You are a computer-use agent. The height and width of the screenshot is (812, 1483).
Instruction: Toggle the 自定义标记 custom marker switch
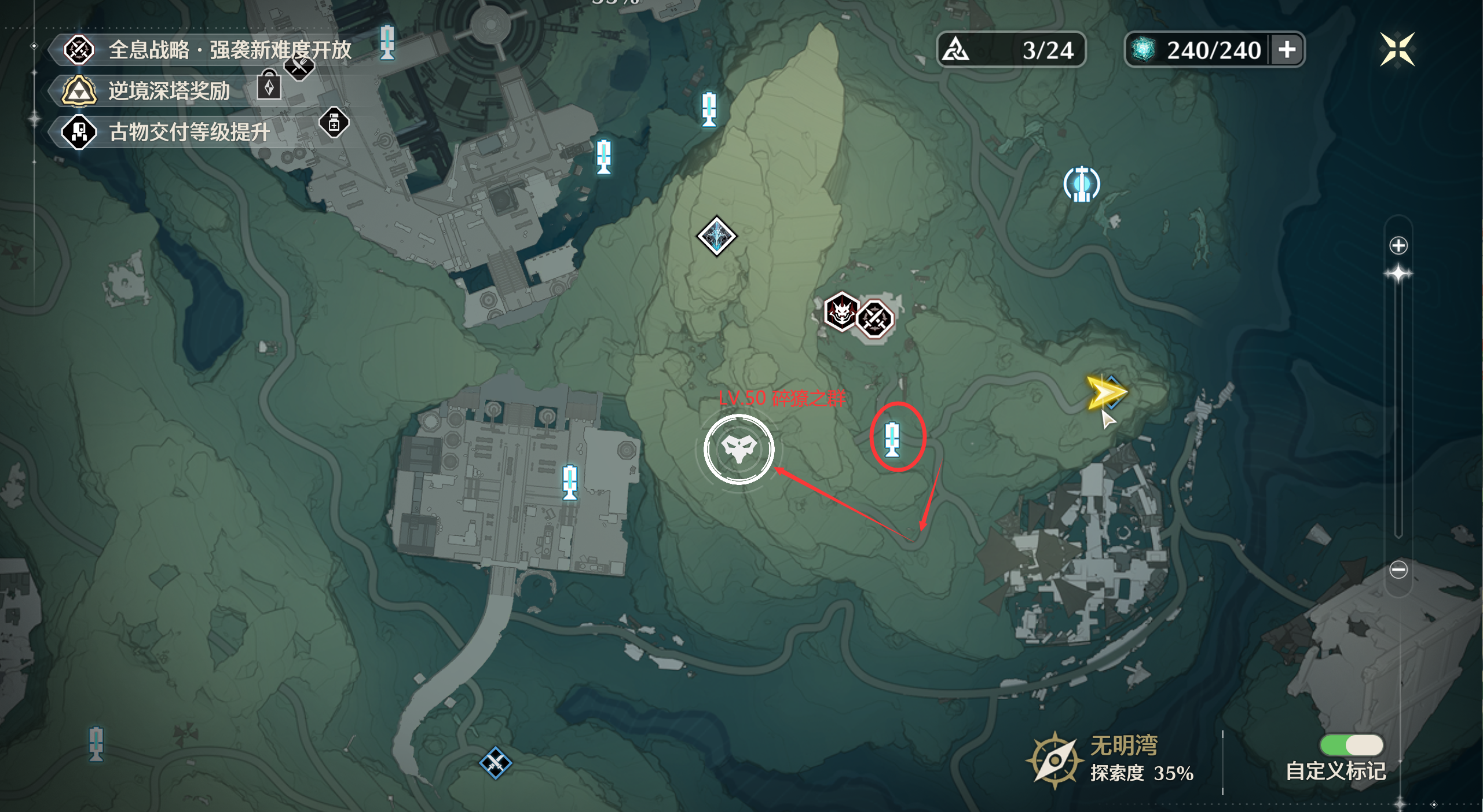(1351, 745)
